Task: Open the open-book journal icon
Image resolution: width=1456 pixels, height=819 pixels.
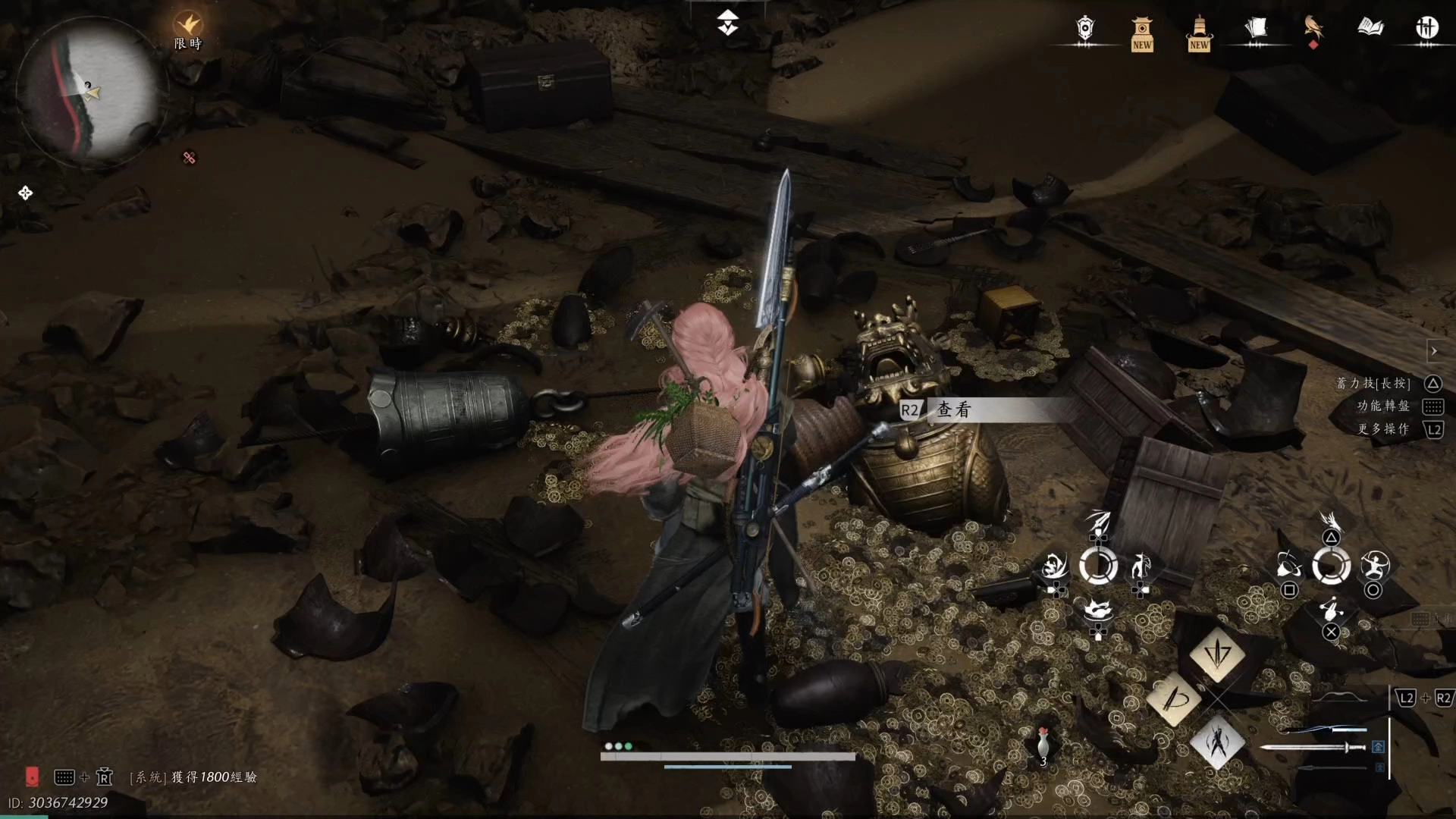Action: click(x=1370, y=29)
